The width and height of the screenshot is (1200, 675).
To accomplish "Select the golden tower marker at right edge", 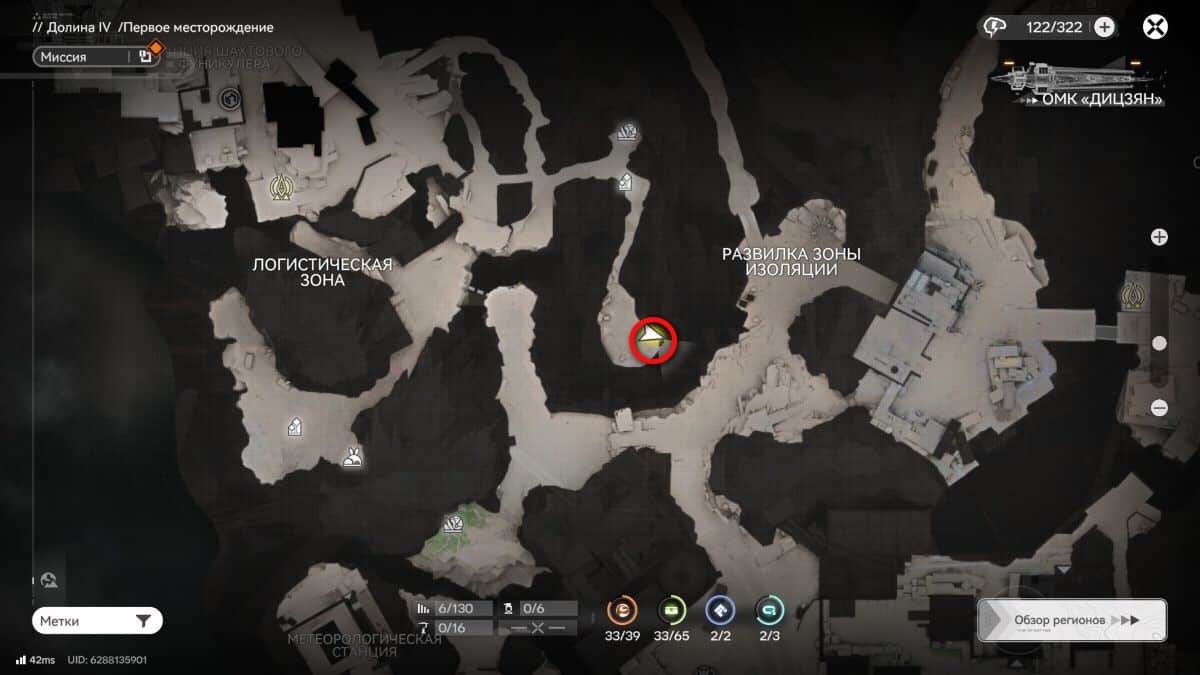I will tap(1133, 295).
